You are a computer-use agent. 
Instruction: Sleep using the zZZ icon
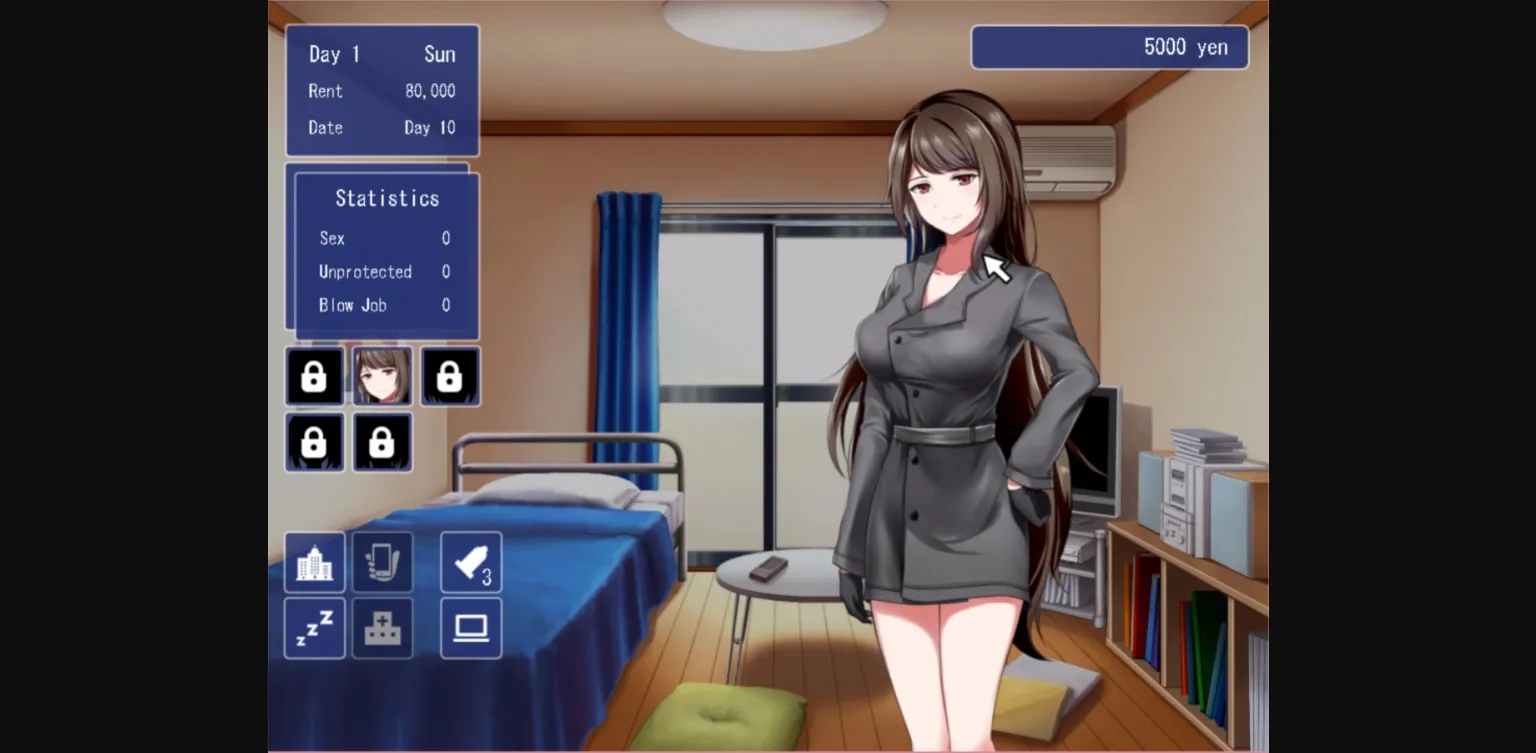tap(314, 628)
